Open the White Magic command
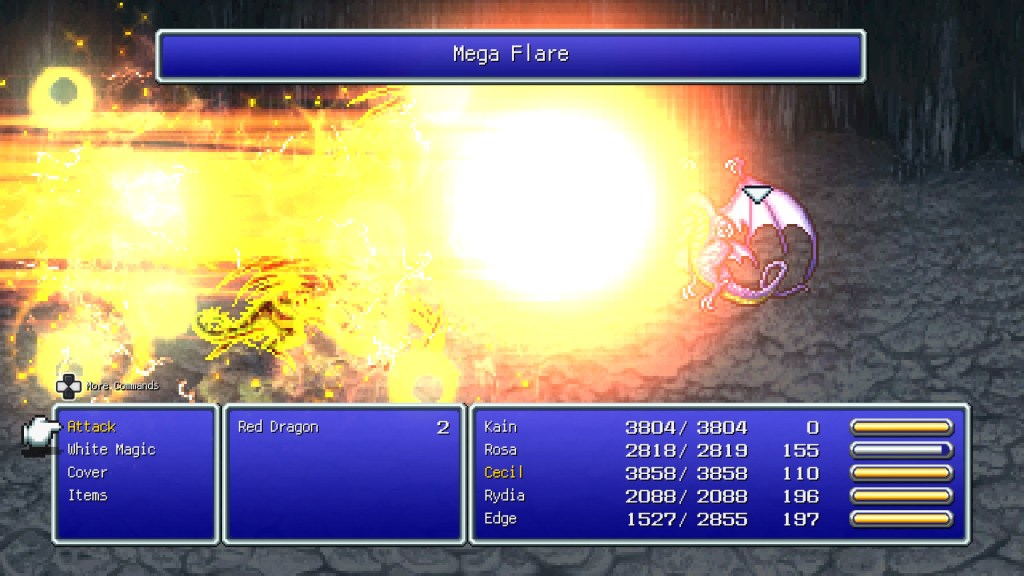 pos(111,450)
